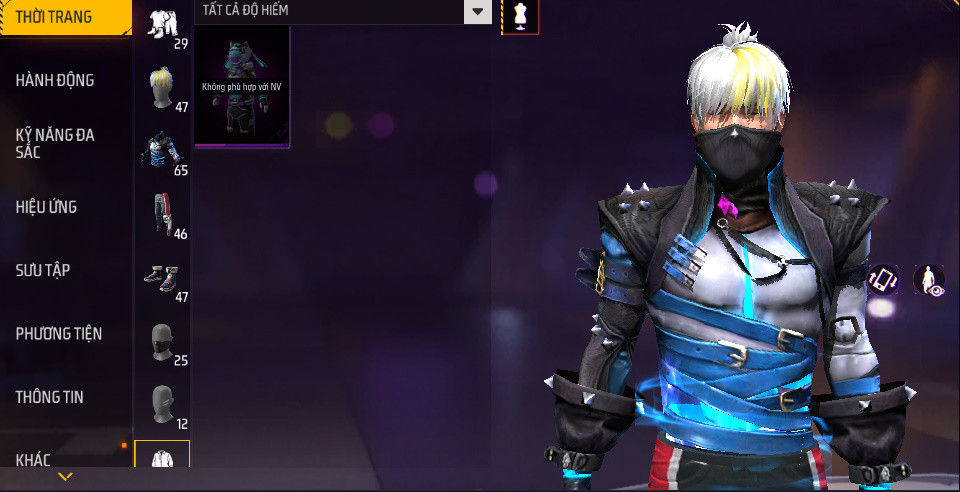The width and height of the screenshot is (960, 492).
Task: Select the full outfit set category showing 29
Action: pyautogui.click(x=162, y=25)
